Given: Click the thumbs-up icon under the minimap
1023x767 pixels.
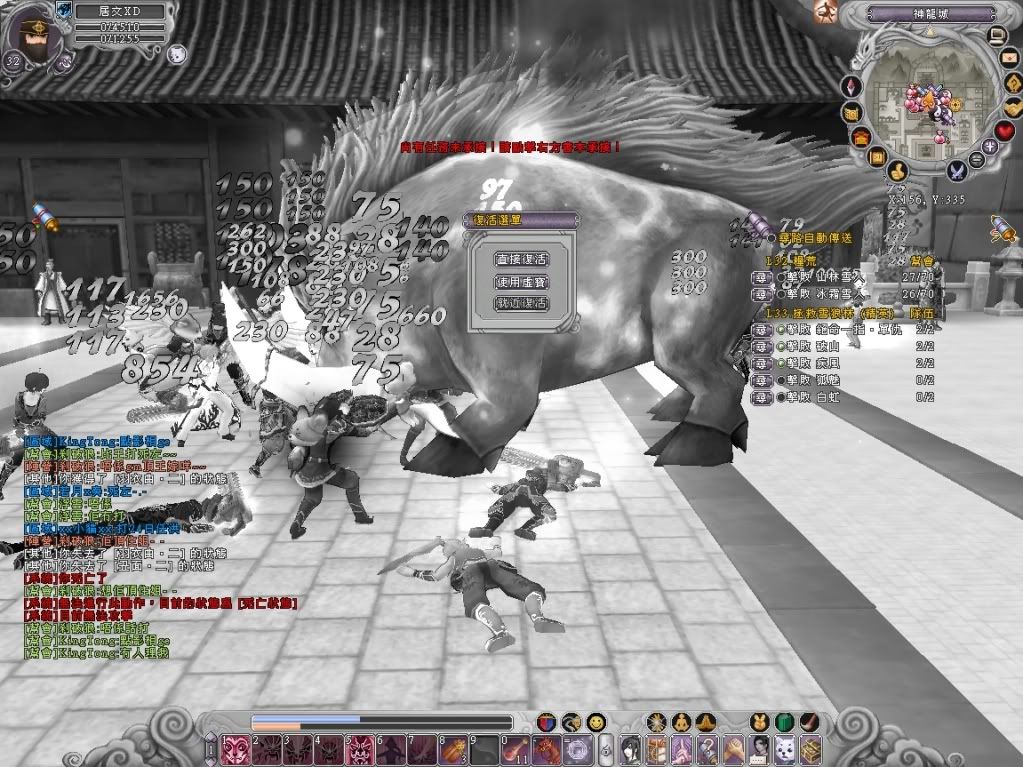Looking at the screenshot, I should pyautogui.click(x=897, y=171).
